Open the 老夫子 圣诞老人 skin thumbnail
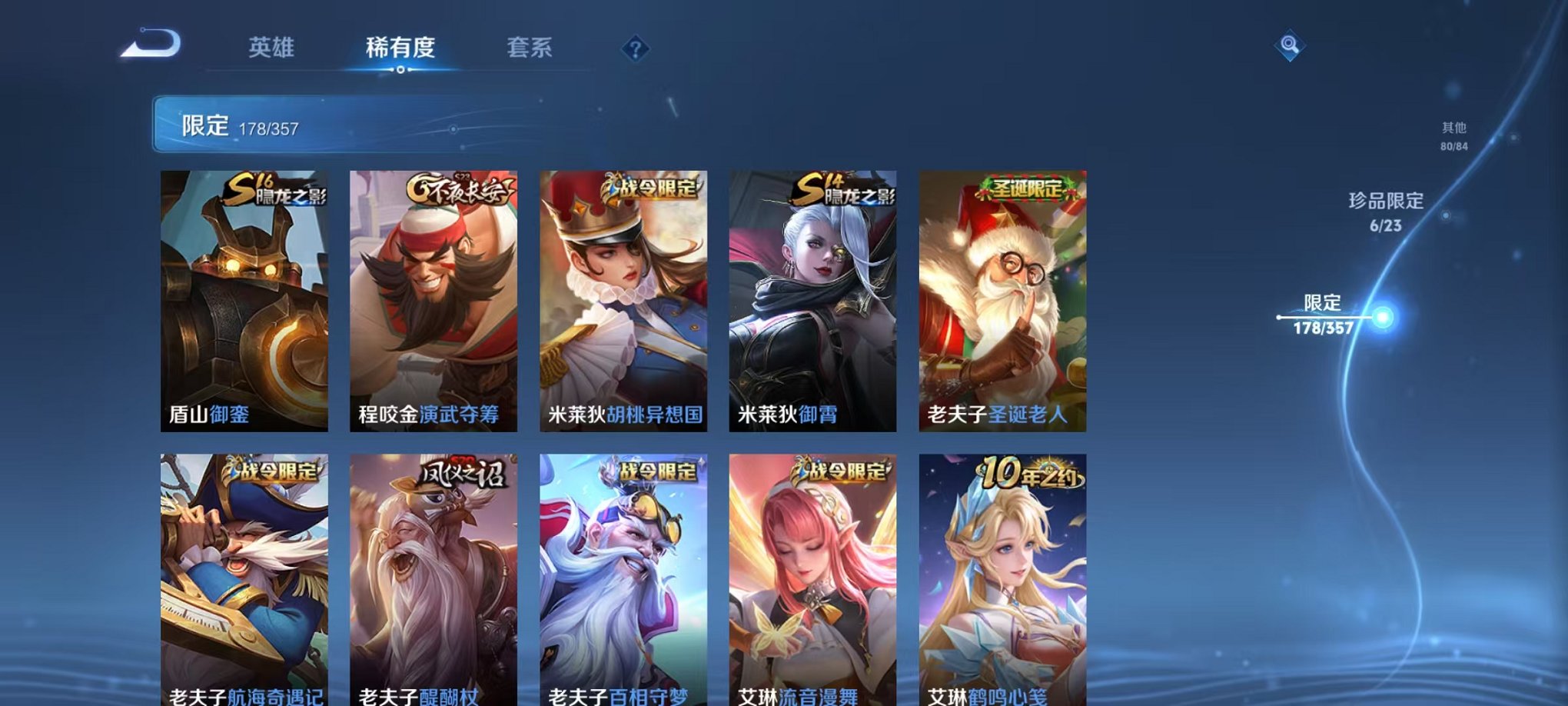 1001,300
